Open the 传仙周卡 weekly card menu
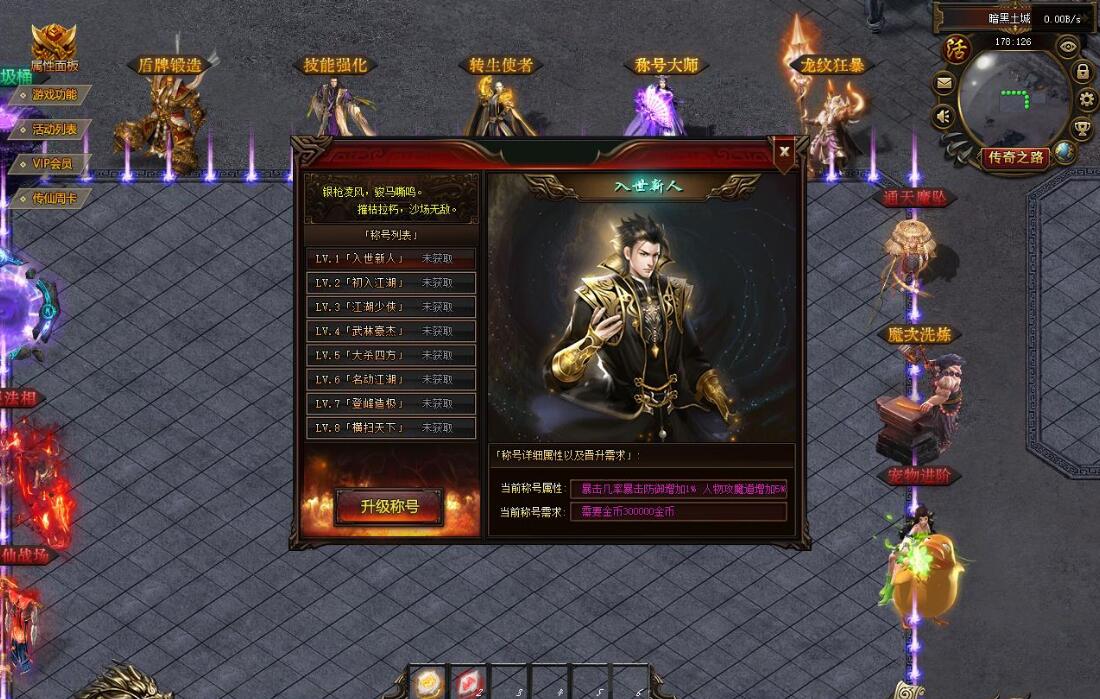The height and width of the screenshot is (699, 1100). click(x=53, y=198)
